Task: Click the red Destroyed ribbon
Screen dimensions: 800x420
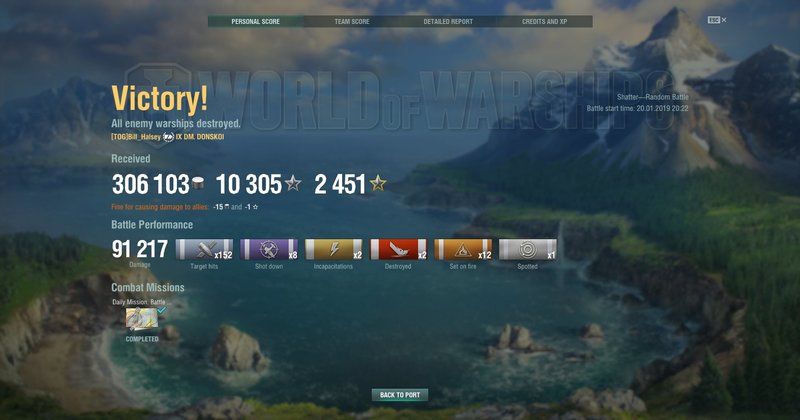Action: [x=398, y=250]
